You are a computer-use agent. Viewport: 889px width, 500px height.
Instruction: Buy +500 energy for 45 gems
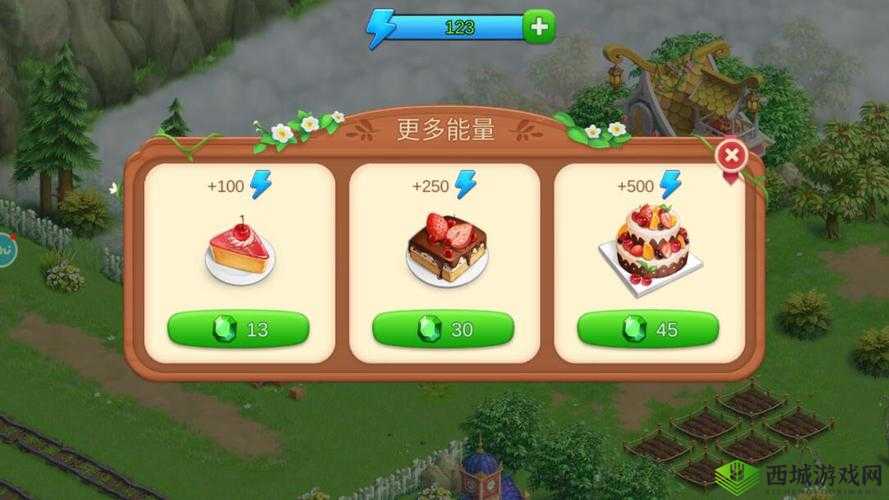point(648,329)
